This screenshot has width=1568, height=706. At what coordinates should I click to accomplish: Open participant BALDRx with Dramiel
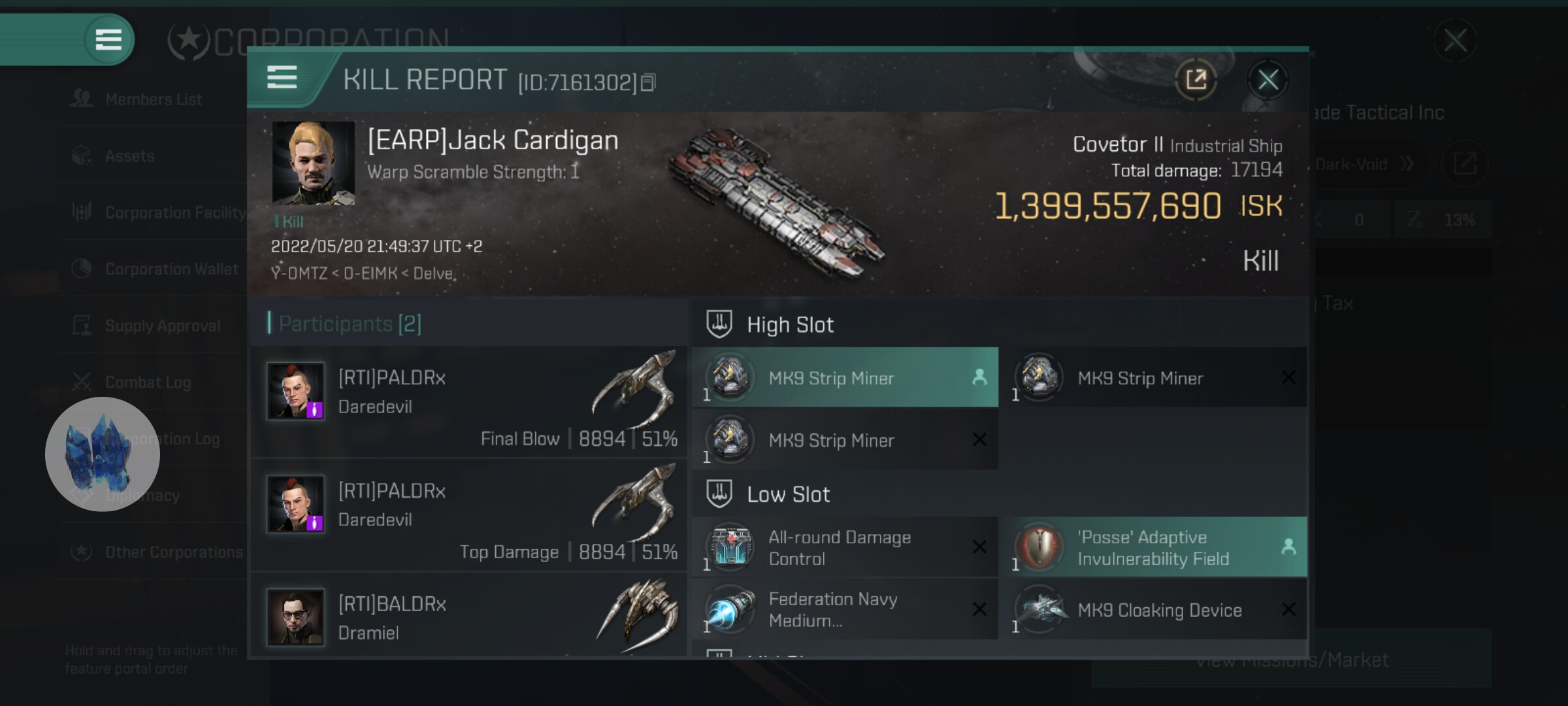click(x=469, y=617)
